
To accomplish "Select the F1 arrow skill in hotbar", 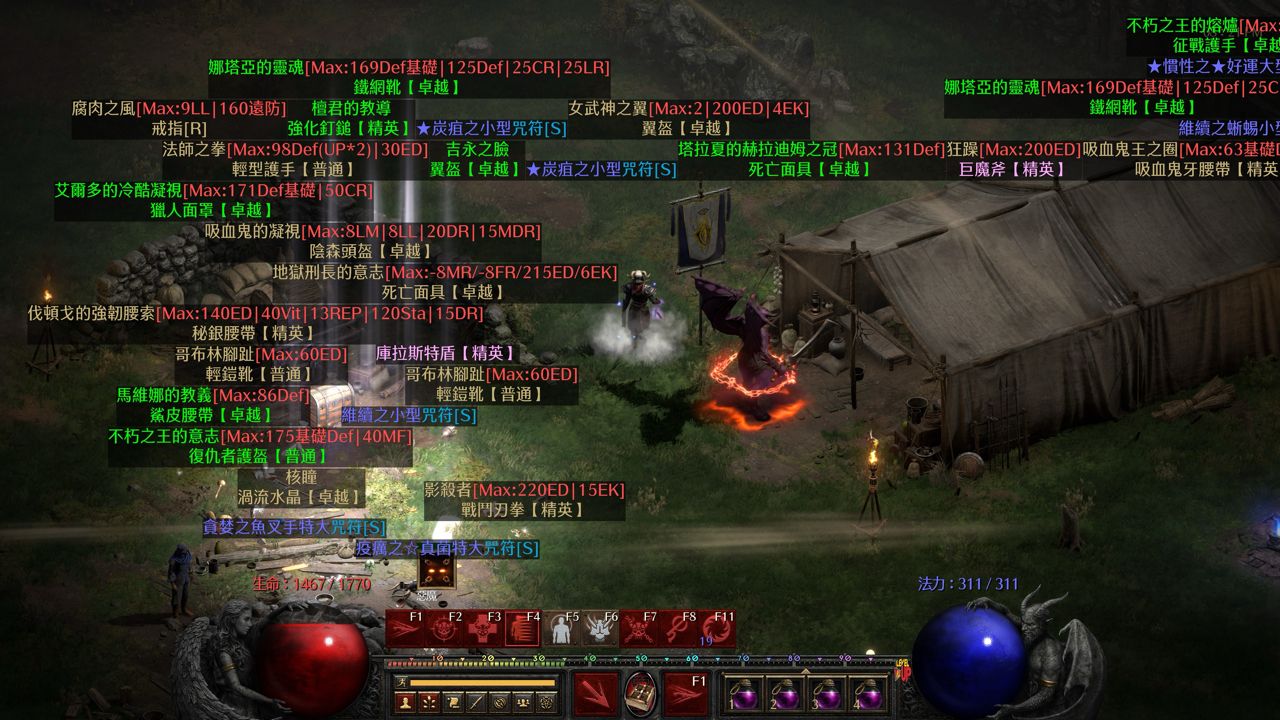I will (405, 630).
